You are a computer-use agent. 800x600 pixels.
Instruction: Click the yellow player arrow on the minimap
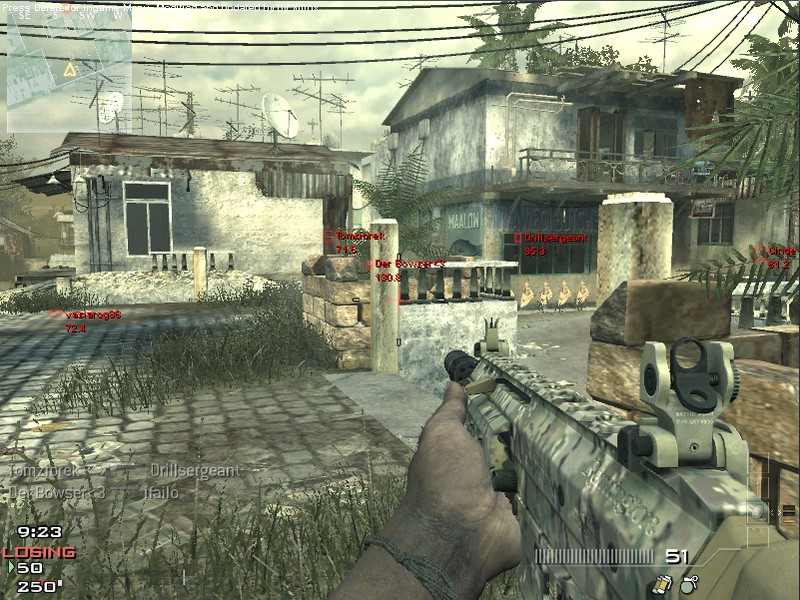[69, 70]
